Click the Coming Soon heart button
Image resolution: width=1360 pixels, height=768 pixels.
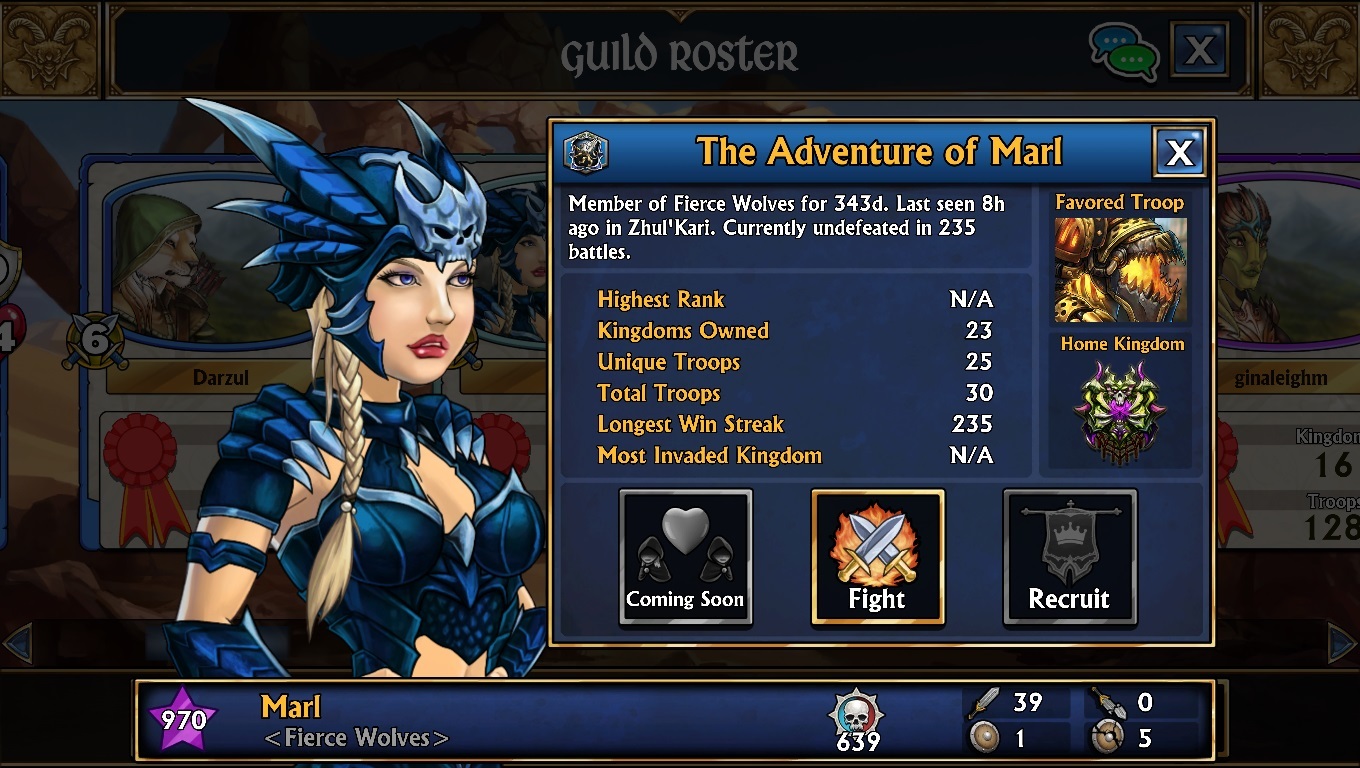tap(685, 557)
